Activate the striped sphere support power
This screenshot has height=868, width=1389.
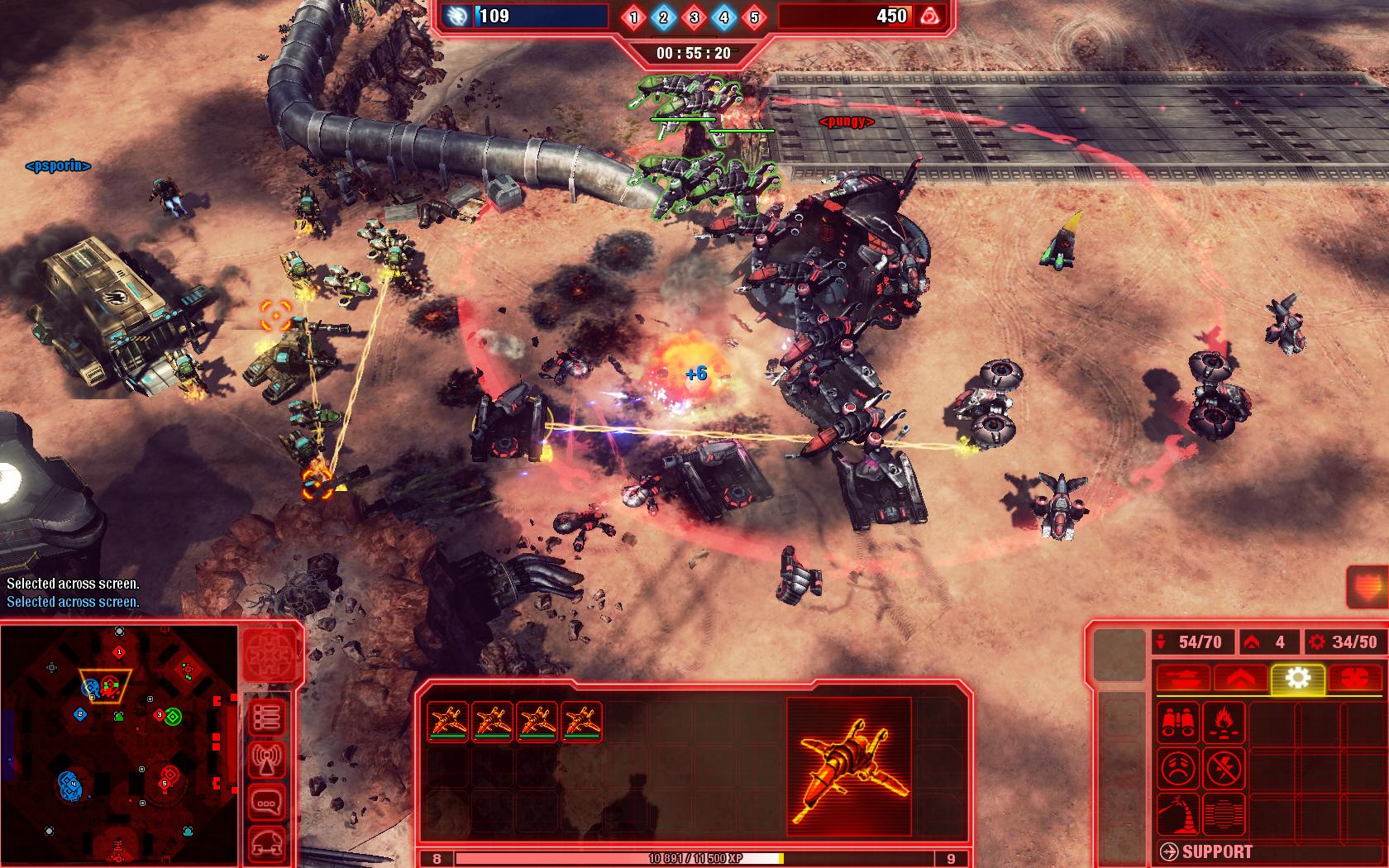[x=1224, y=814]
